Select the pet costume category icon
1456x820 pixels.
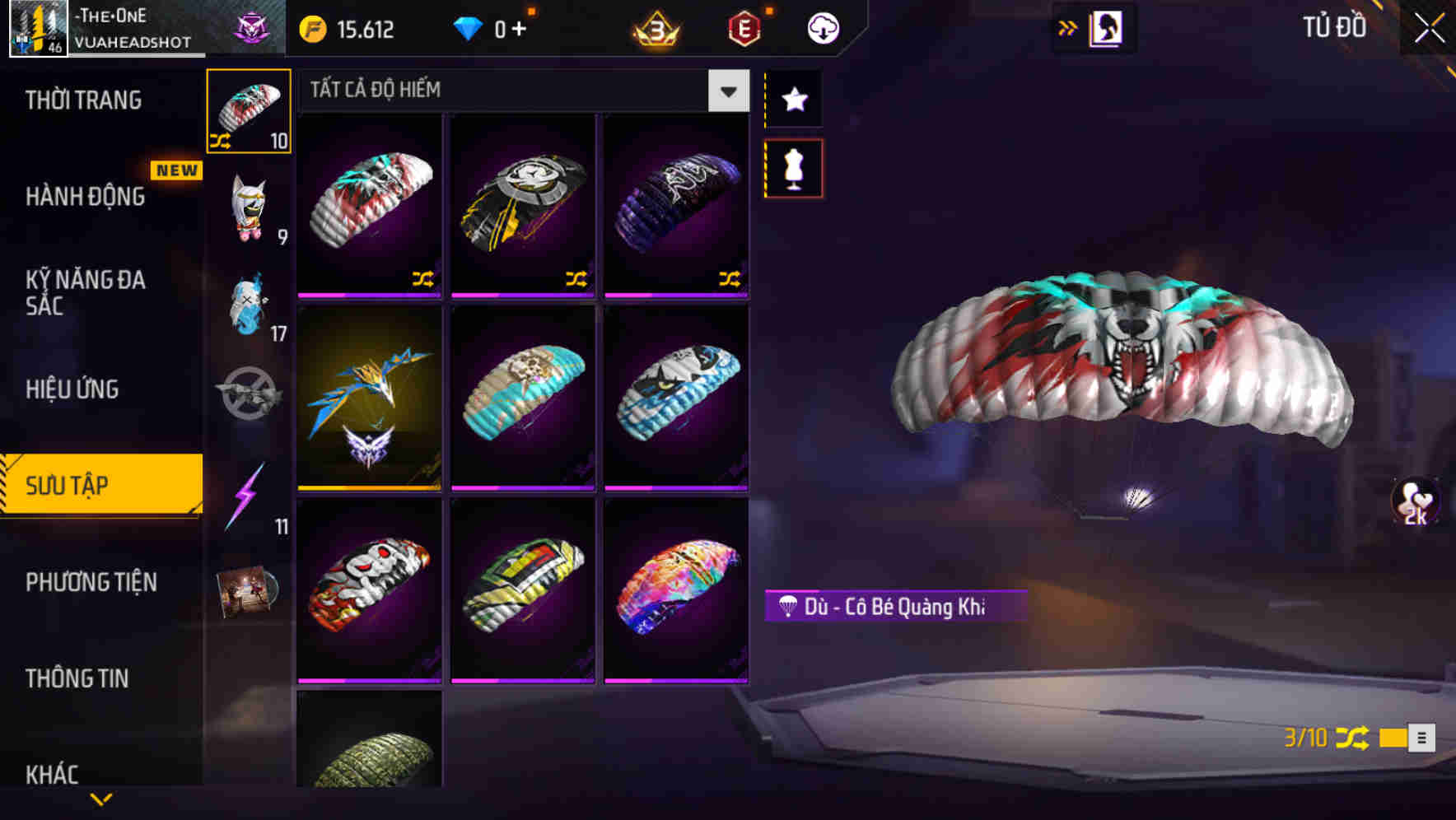248,210
